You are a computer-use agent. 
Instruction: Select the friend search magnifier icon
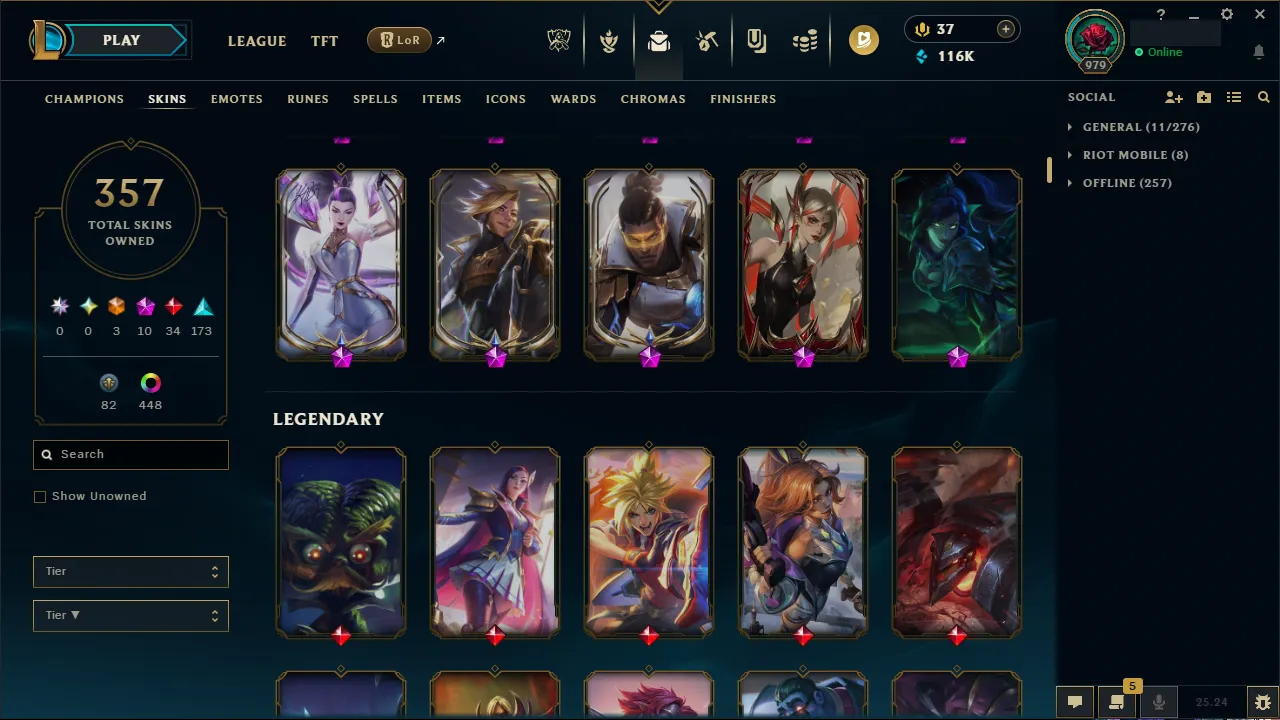pyautogui.click(x=1263, y=97)
